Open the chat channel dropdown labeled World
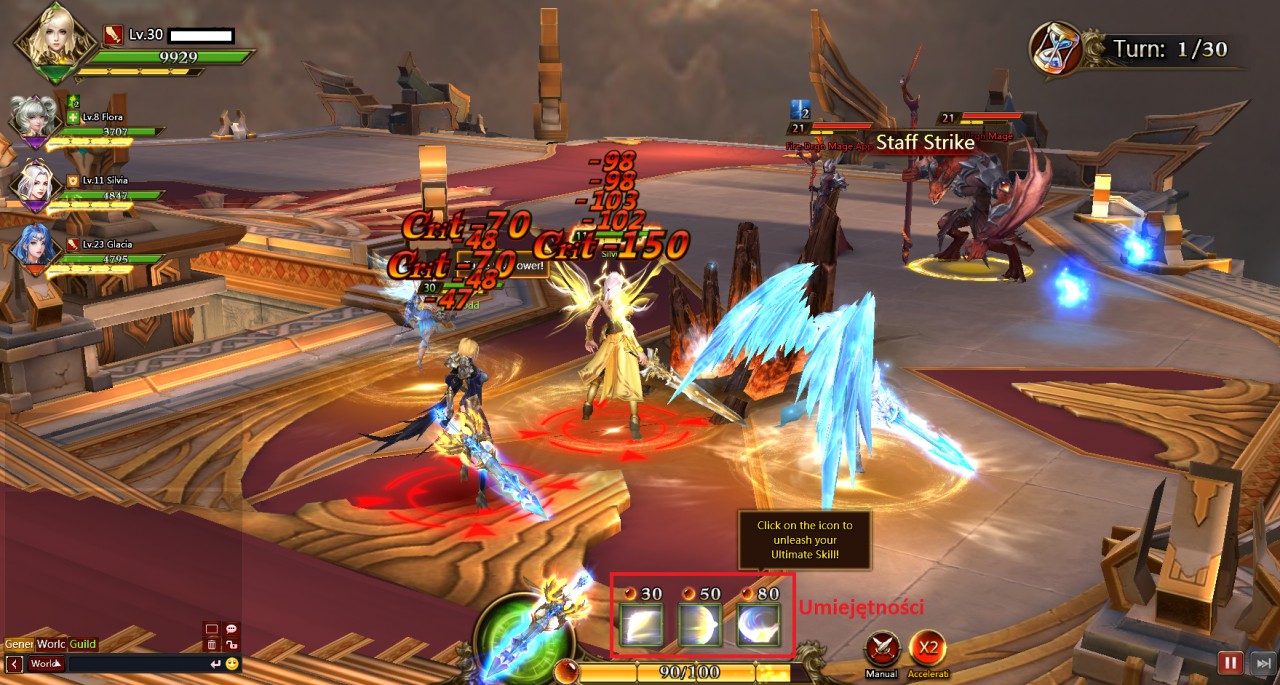 coord(46,663)
